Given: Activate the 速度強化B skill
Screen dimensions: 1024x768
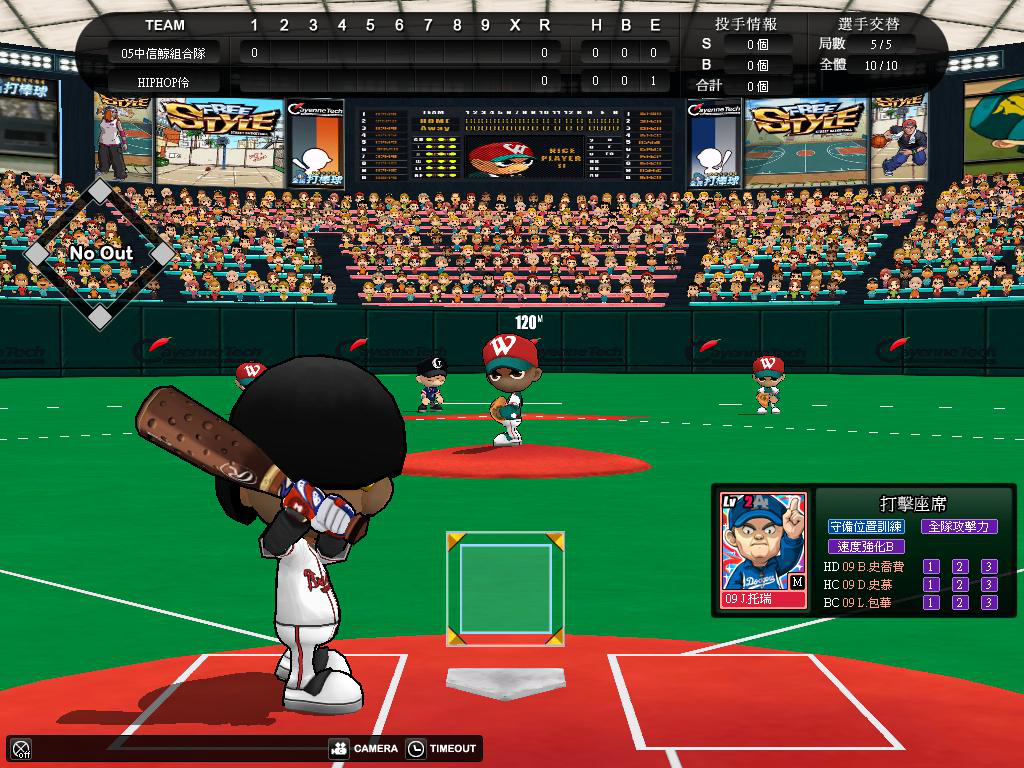Looking at the screenshot, I should pos(866,547).
